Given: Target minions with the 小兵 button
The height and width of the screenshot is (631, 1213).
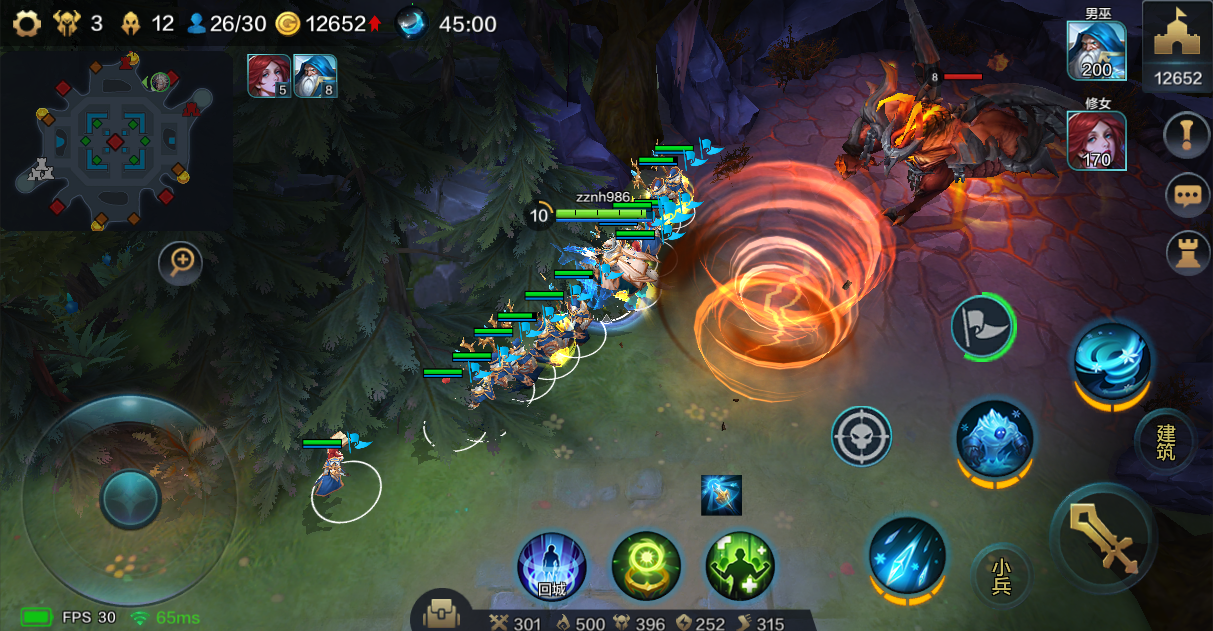Looking at the screenshot, I should (1001, 575).
